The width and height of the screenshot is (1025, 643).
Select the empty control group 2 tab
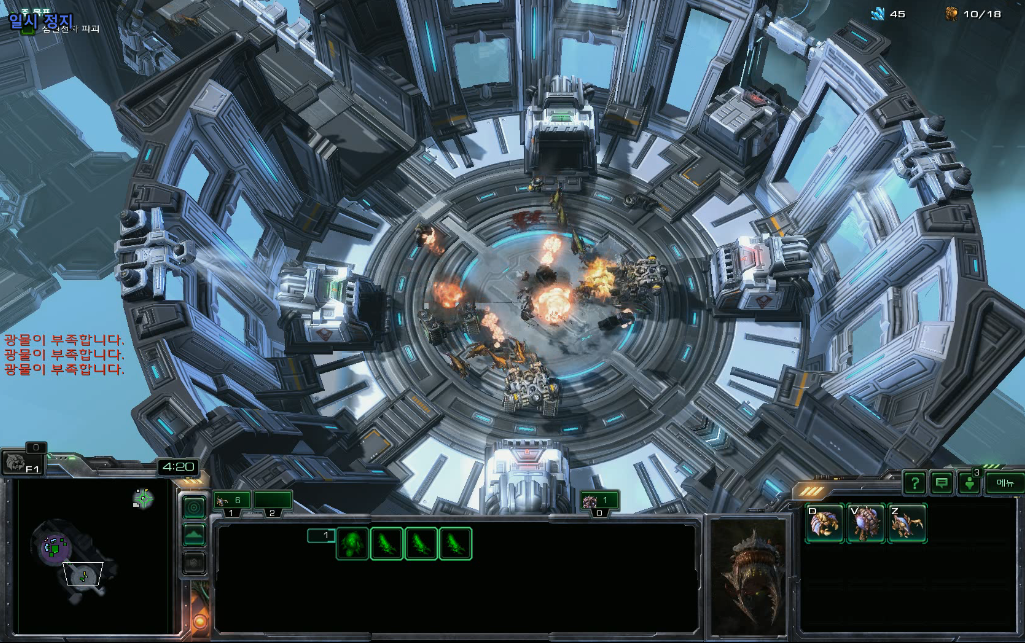click(272, 500)
